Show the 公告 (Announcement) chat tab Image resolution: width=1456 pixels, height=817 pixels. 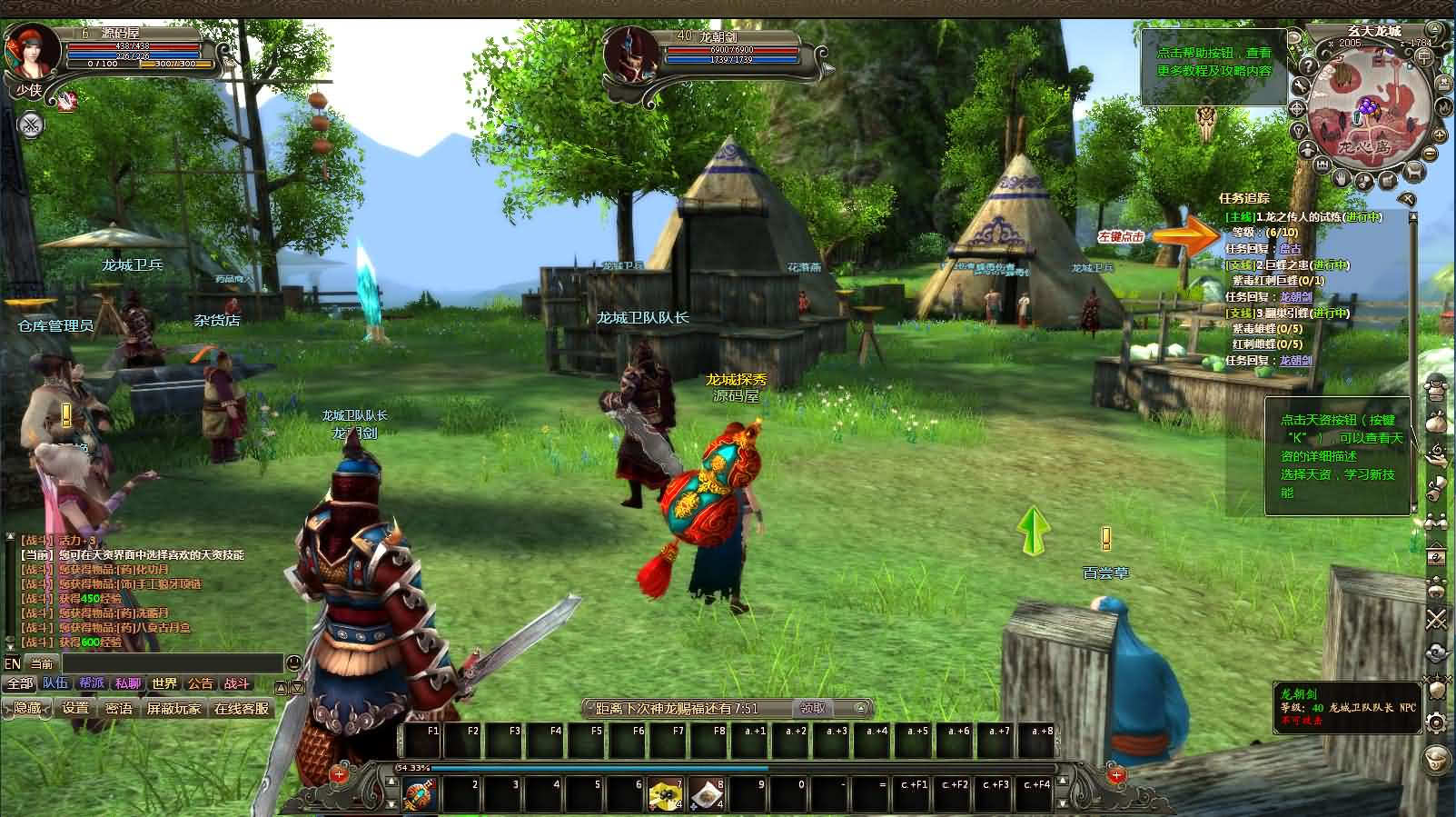point(201,683)
